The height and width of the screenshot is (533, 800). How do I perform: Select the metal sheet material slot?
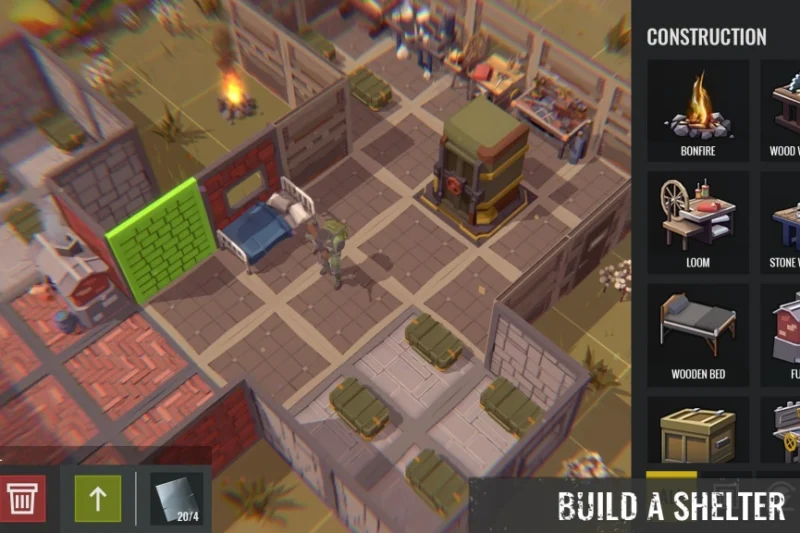(x=175, y=498)
